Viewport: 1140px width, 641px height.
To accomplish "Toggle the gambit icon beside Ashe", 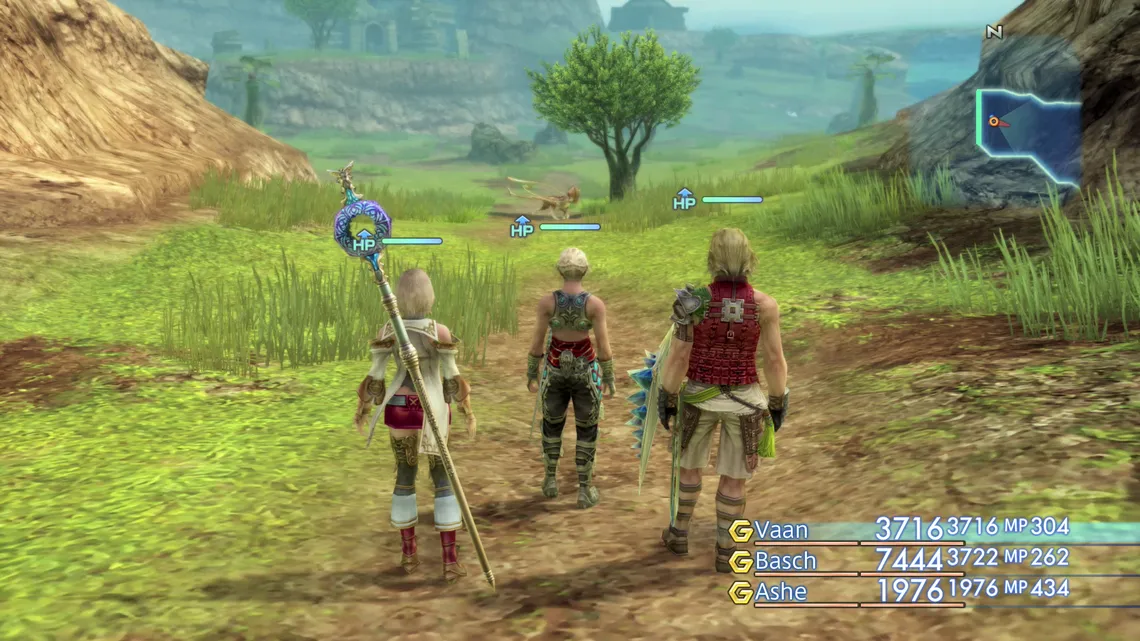I will (x=741, y=593).
